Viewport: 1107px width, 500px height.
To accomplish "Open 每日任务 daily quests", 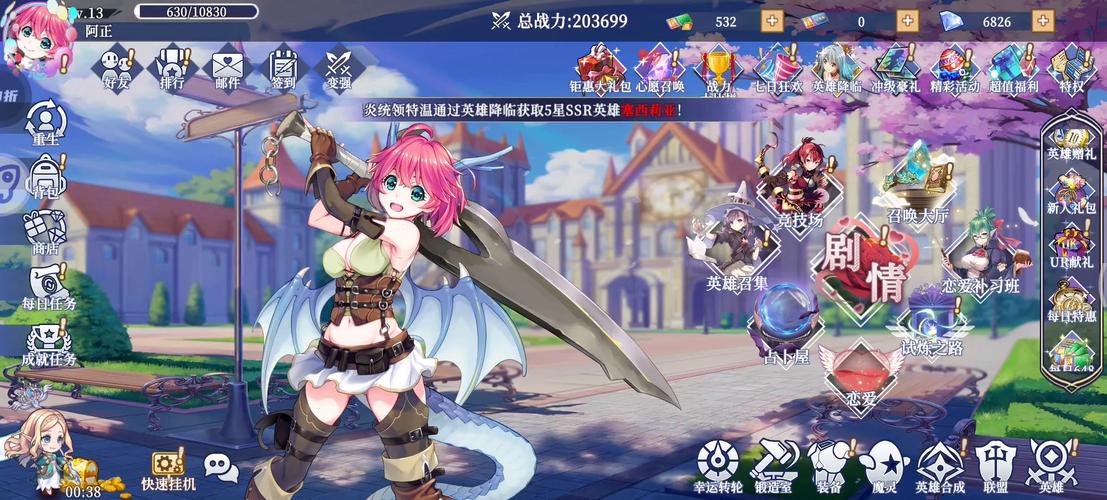I will click(48, 287).
